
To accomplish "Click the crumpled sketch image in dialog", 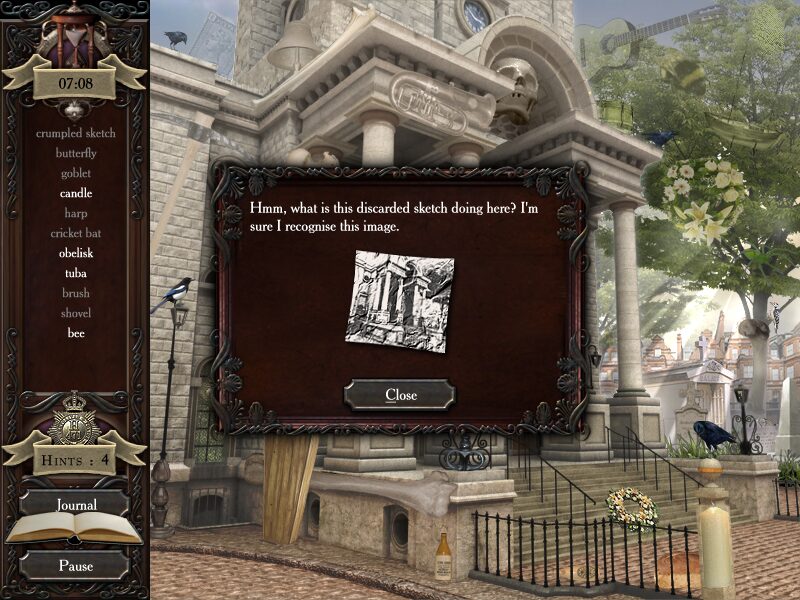I will [400, 300].
